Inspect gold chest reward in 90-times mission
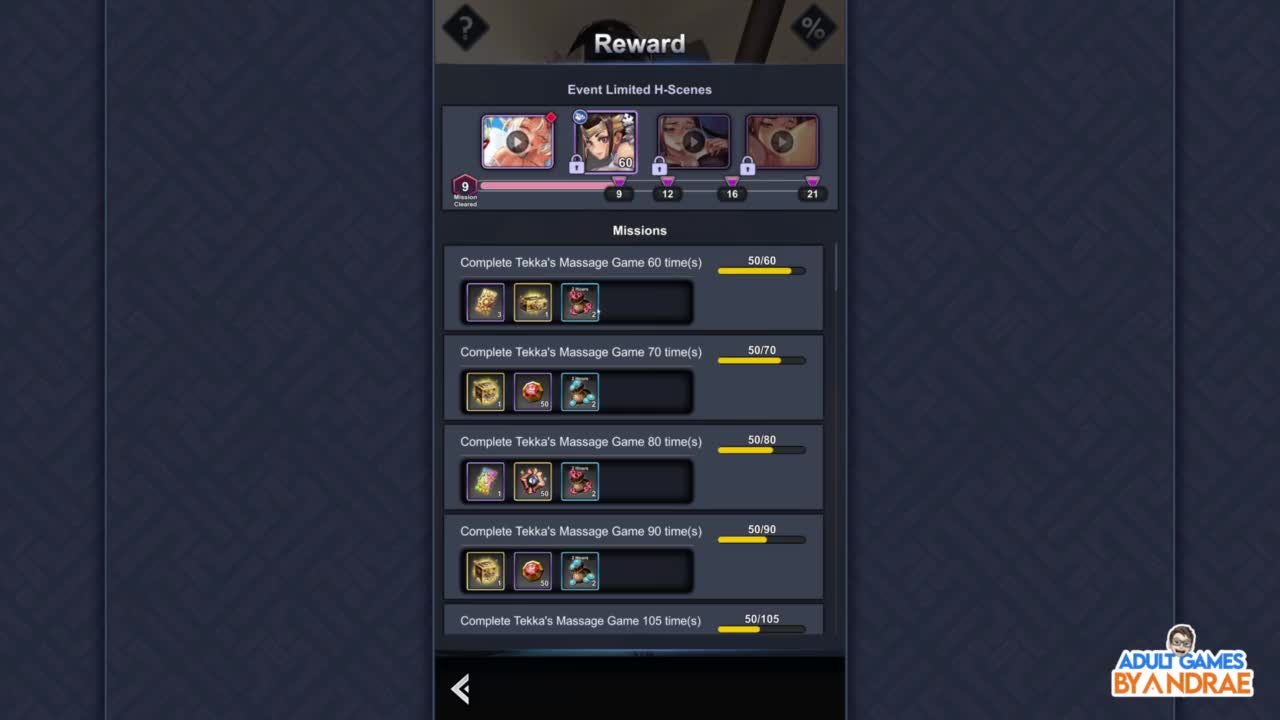1280x720 pixels. click(486, 571)
